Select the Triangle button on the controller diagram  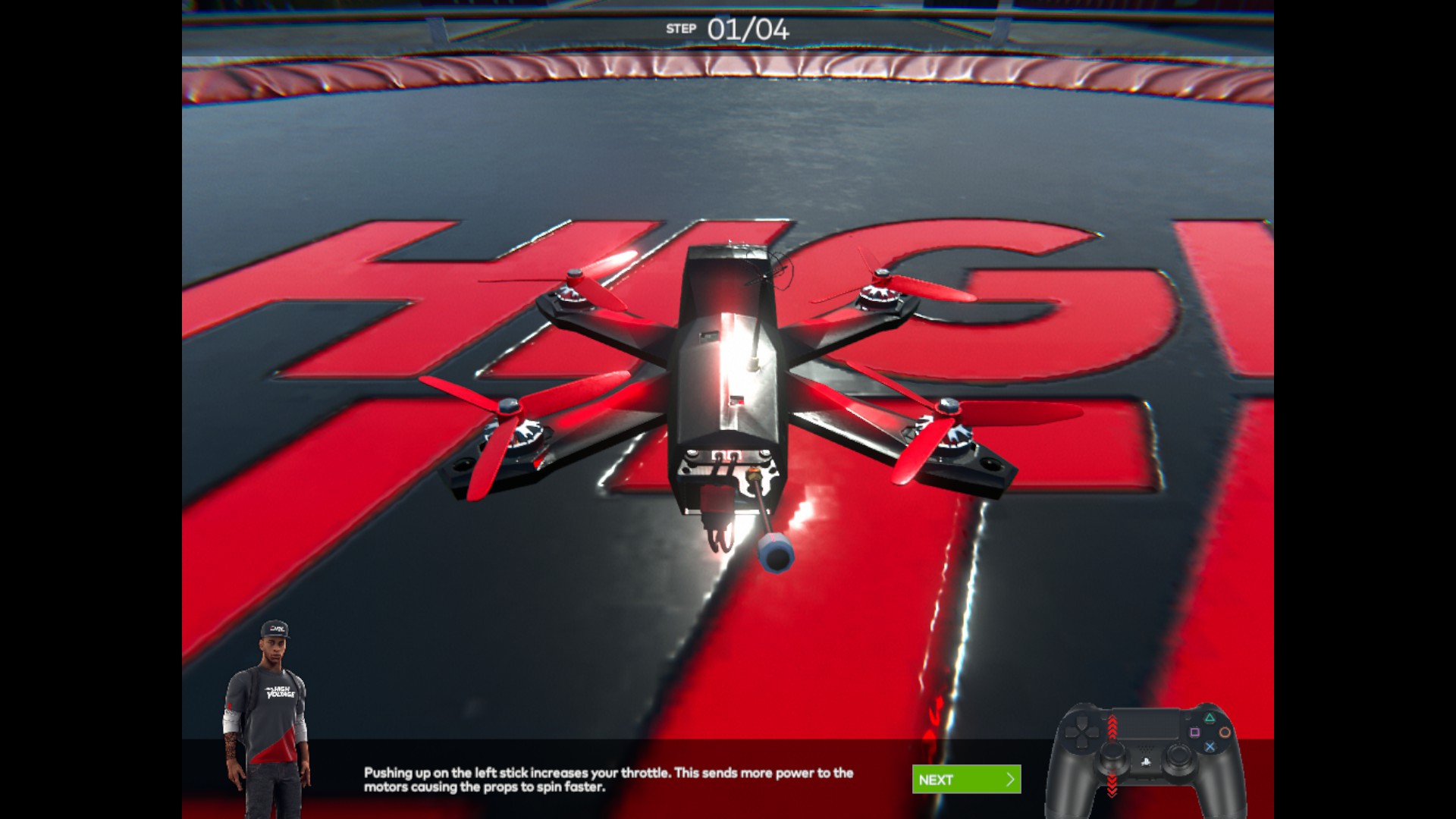point(1210,718)
